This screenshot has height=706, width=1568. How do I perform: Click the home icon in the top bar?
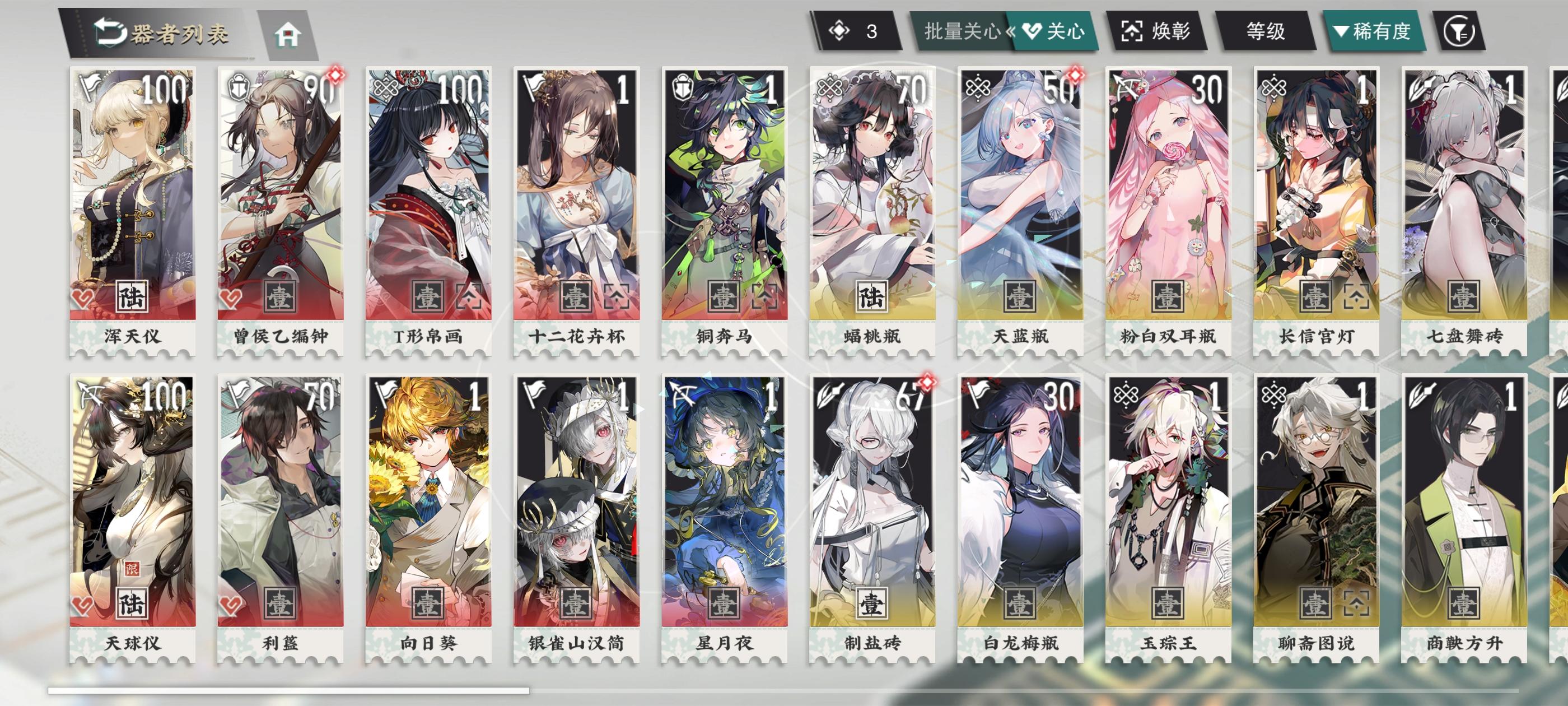coord(288,34)
